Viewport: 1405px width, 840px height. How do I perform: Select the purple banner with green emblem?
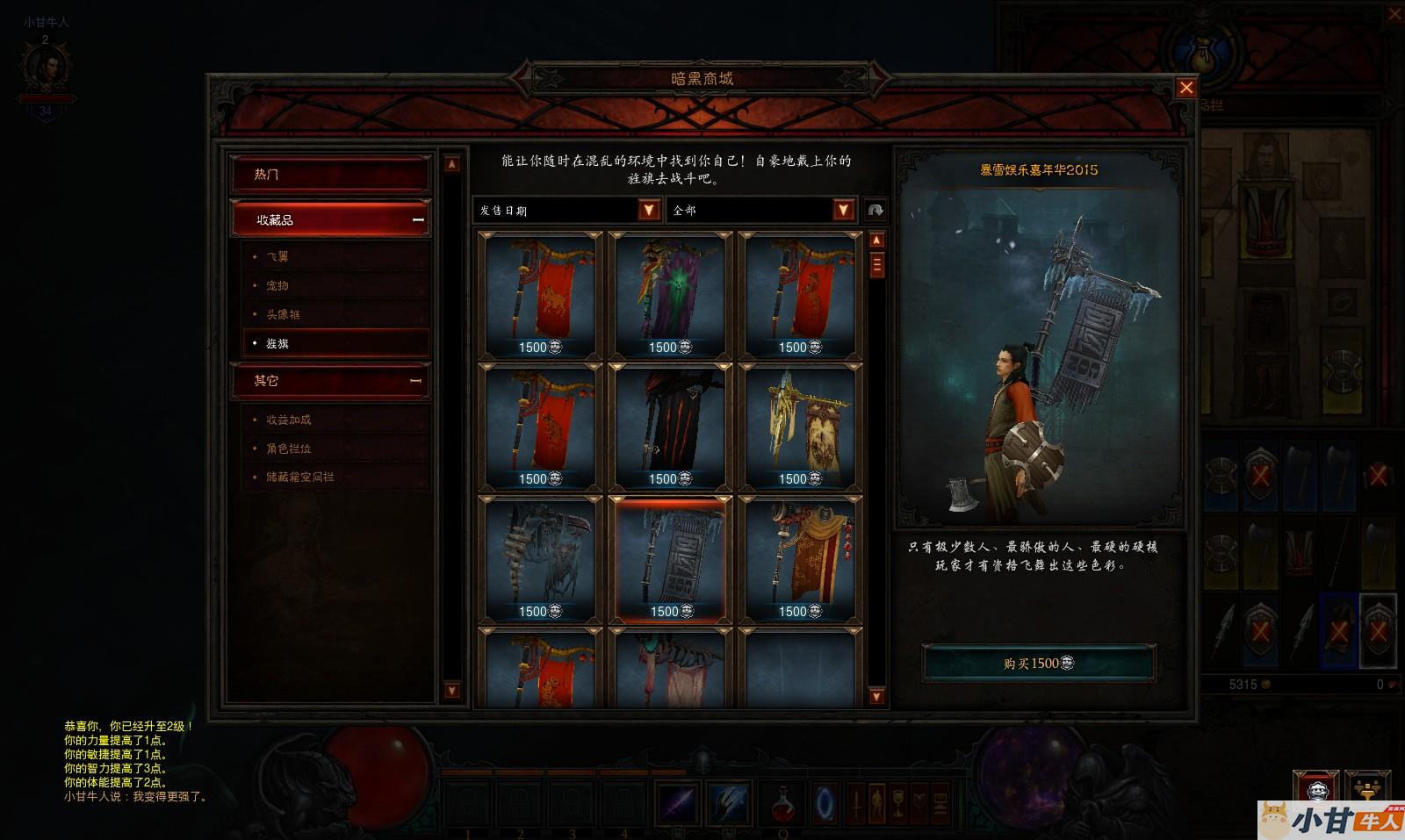[x=670, y=295]
